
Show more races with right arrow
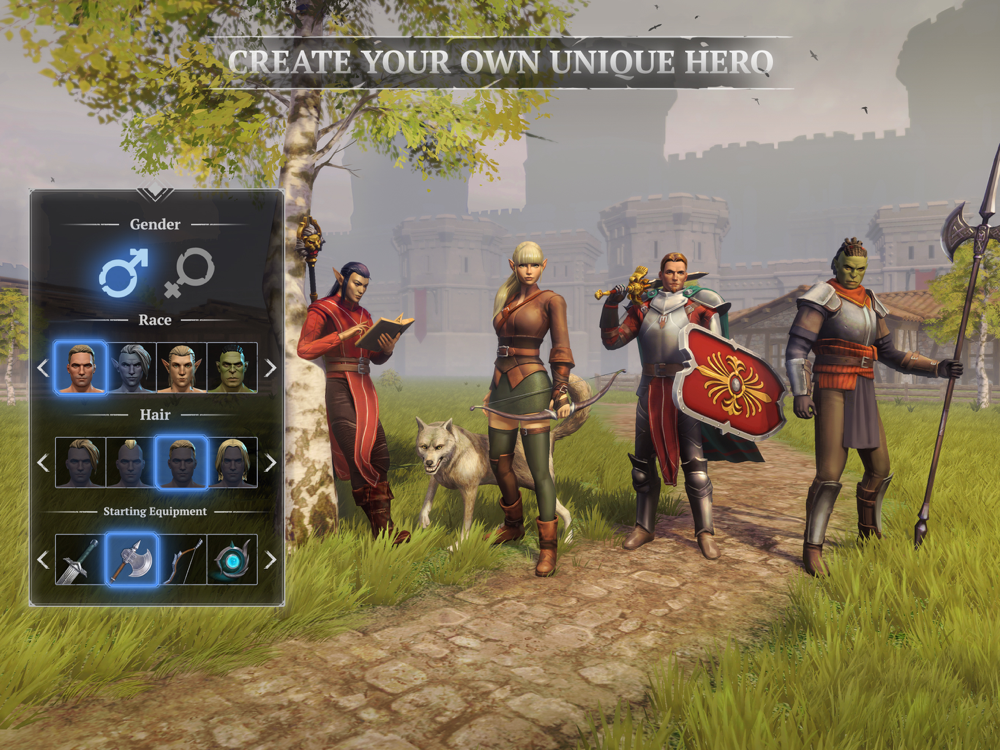point(270,368)
